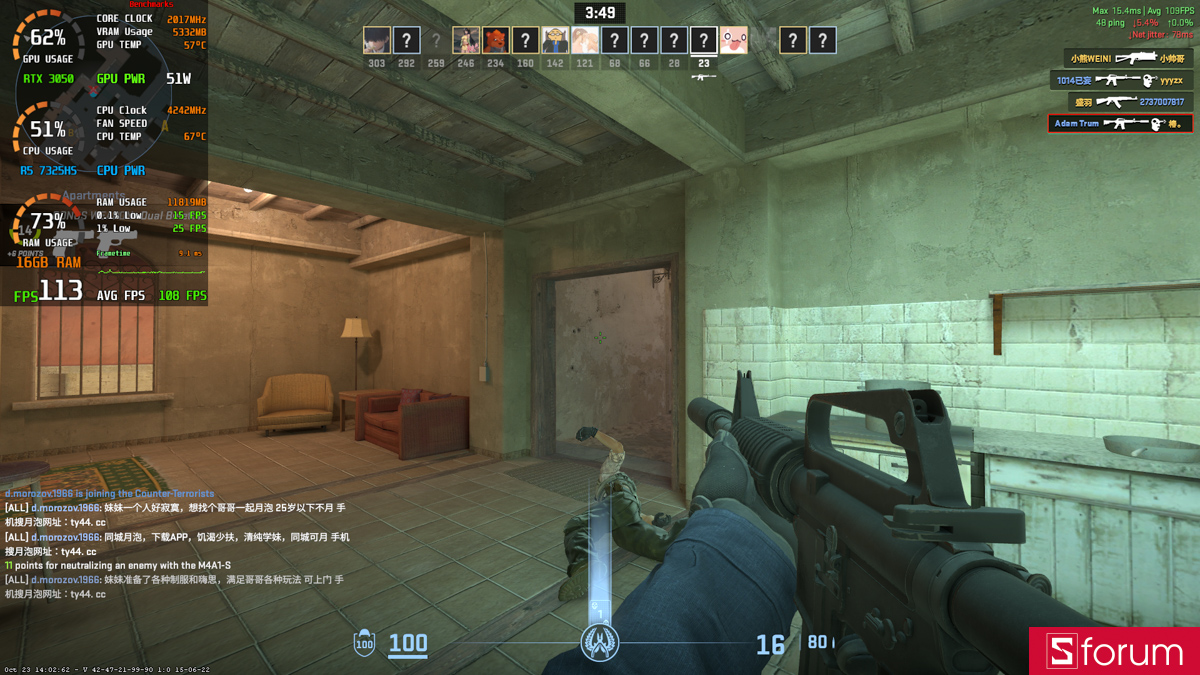
Task: Choose the player avatar scoring 246
Action: point(466,40)
